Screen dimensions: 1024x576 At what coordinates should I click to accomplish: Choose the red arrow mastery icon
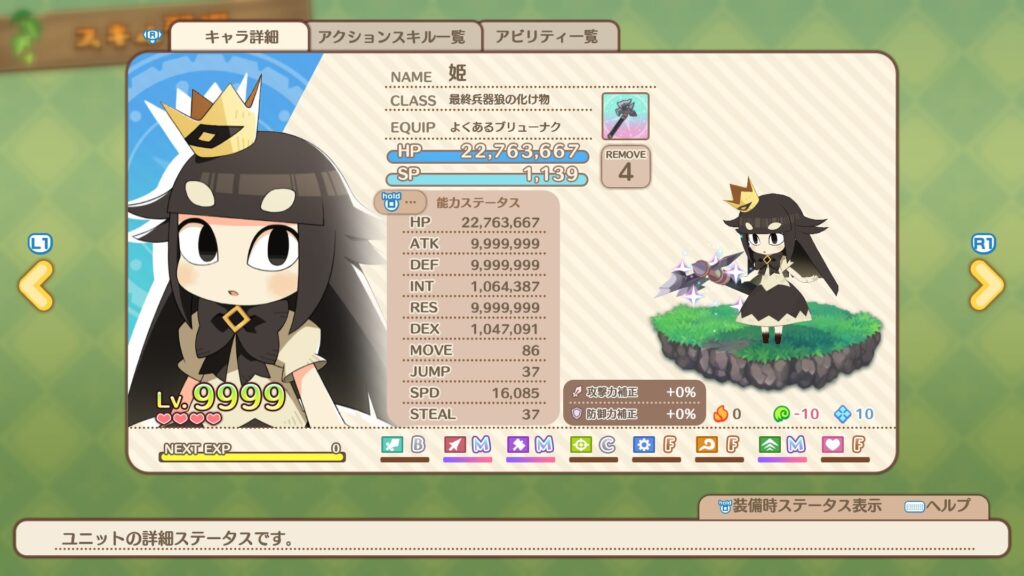click(x=455, y=444)
